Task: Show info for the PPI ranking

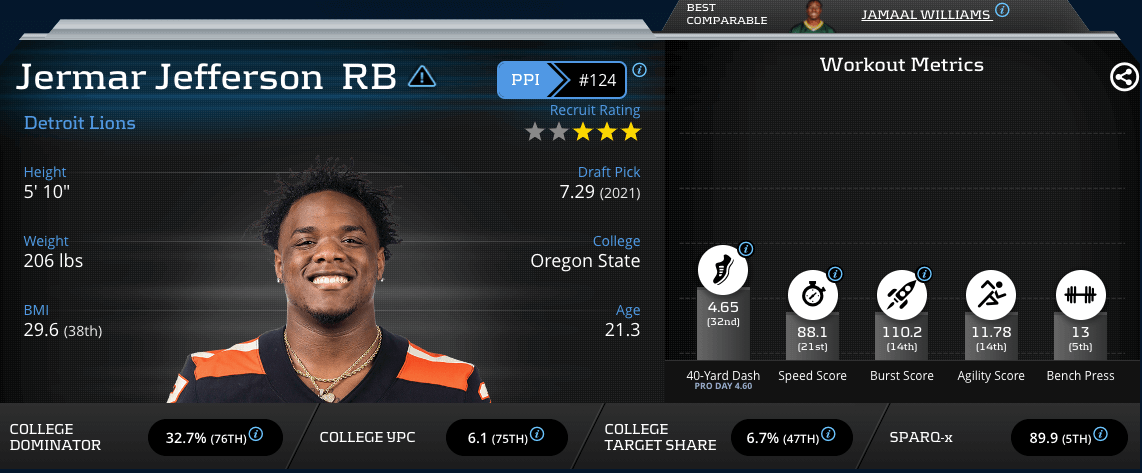Action: pyautogui.click(x=640, y=70)
